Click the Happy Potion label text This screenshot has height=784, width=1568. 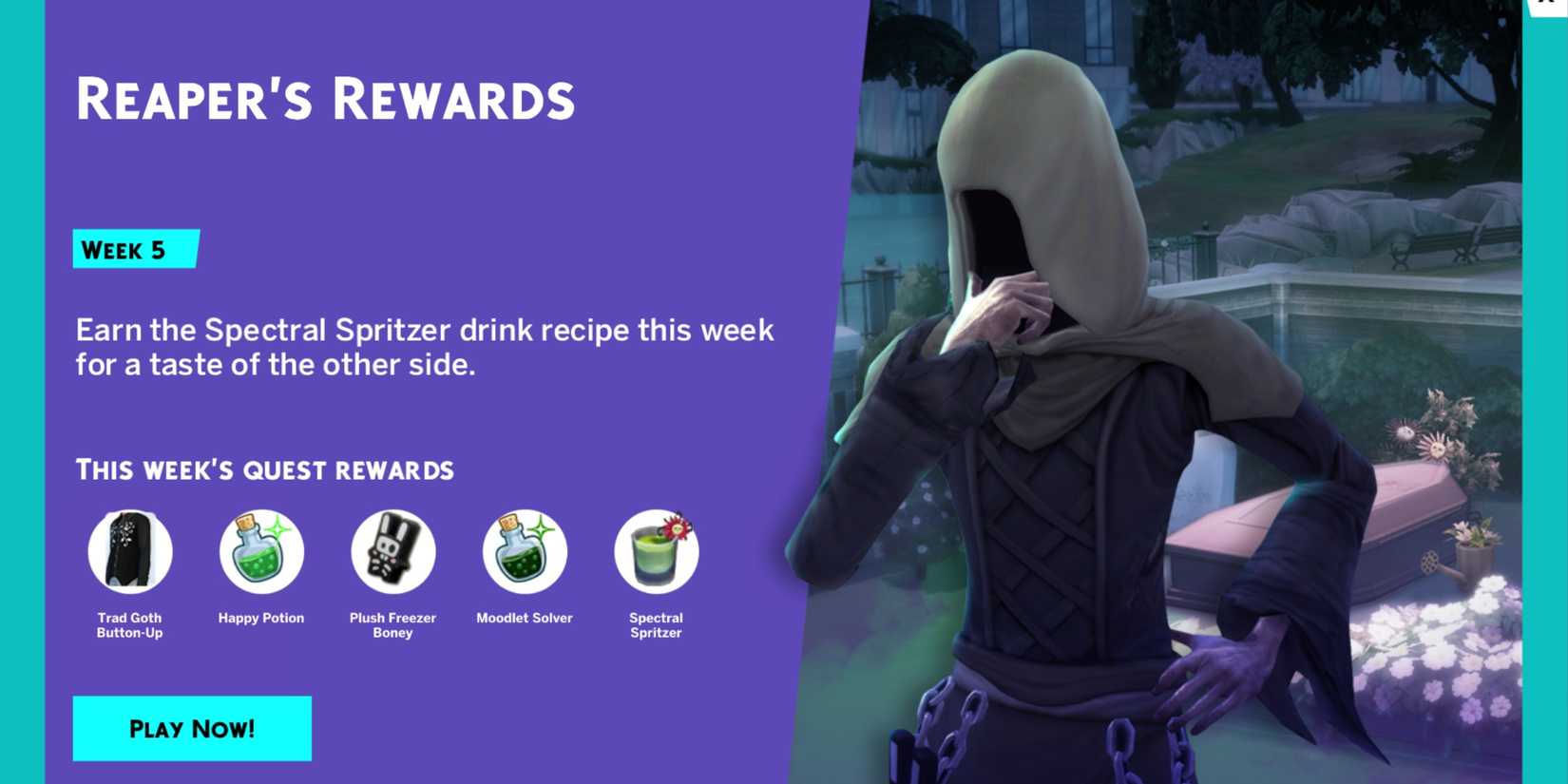click(x=261, y=618)
